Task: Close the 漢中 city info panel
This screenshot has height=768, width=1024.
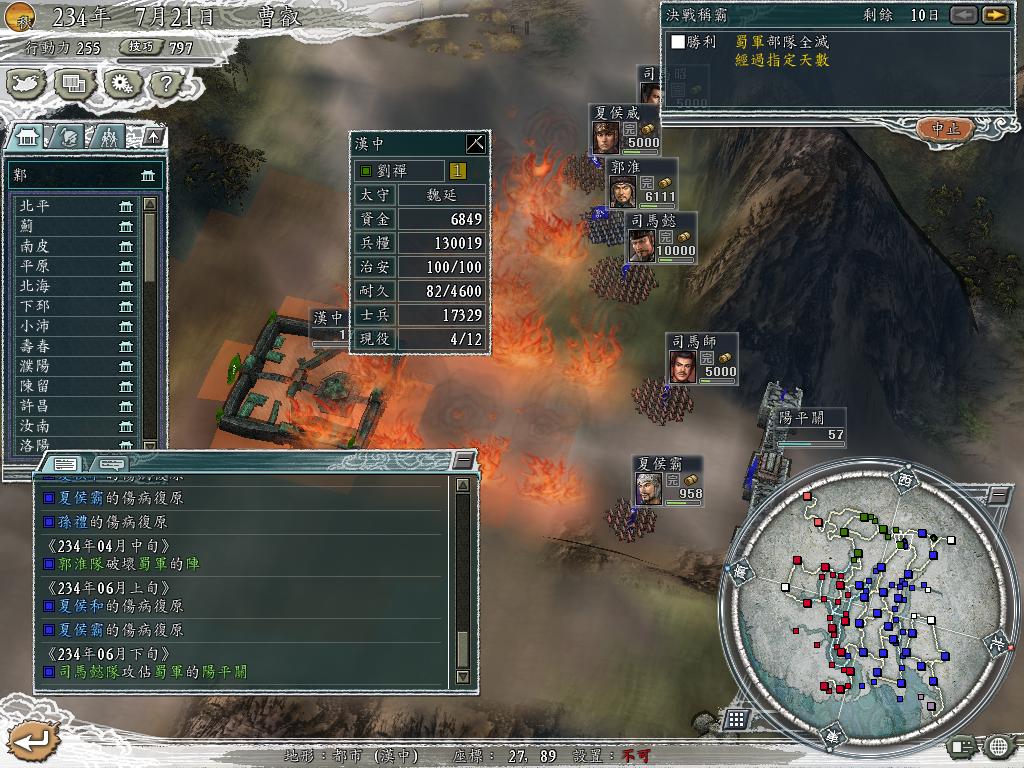Action: tap(476, 143)
